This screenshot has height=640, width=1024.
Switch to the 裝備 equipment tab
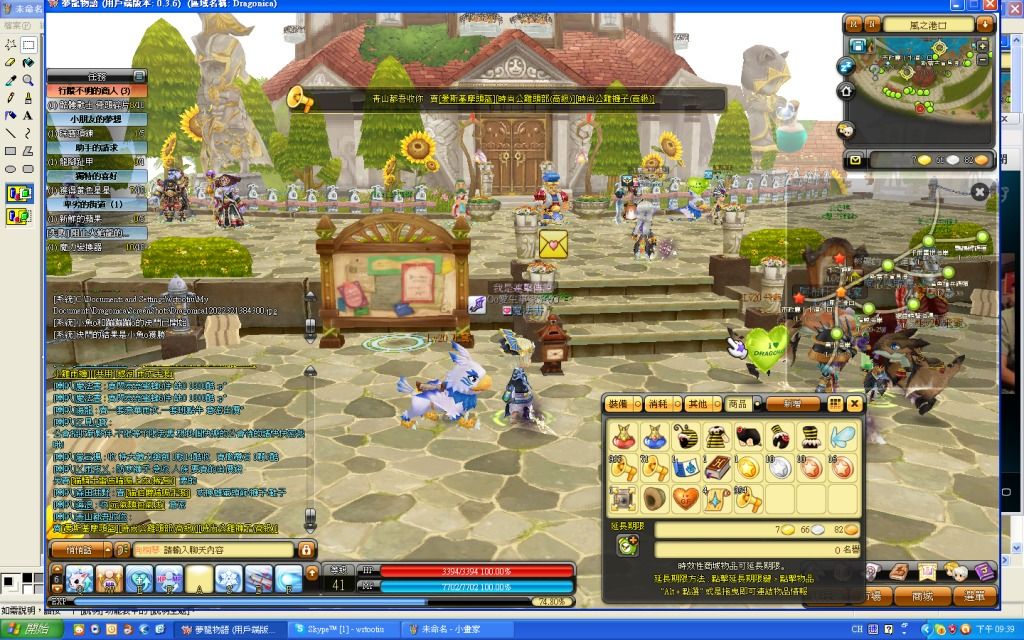click(x=620, y=404)
